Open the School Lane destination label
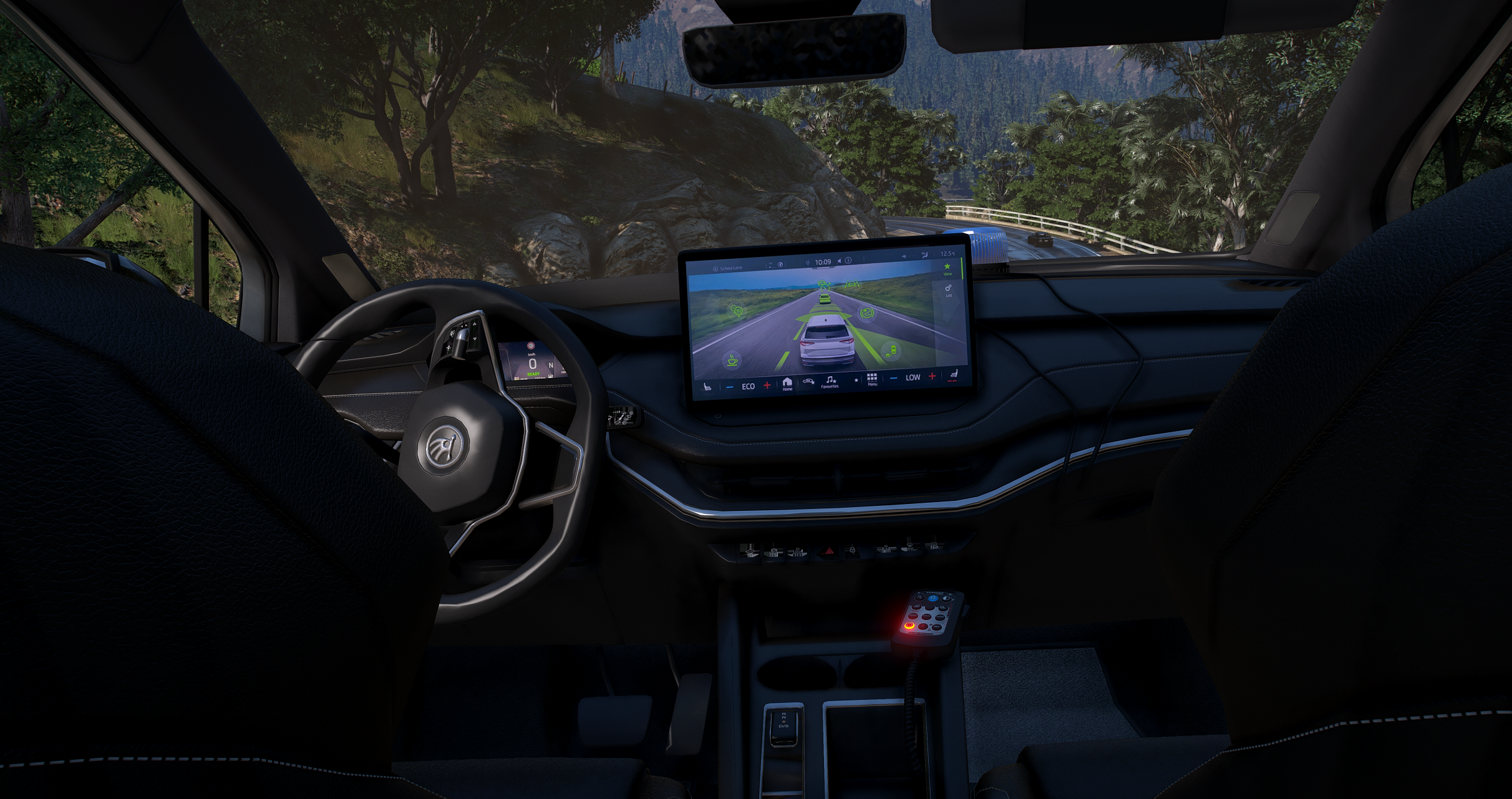Viewport: 1512px width, 799px height. (x=731, y=267)
